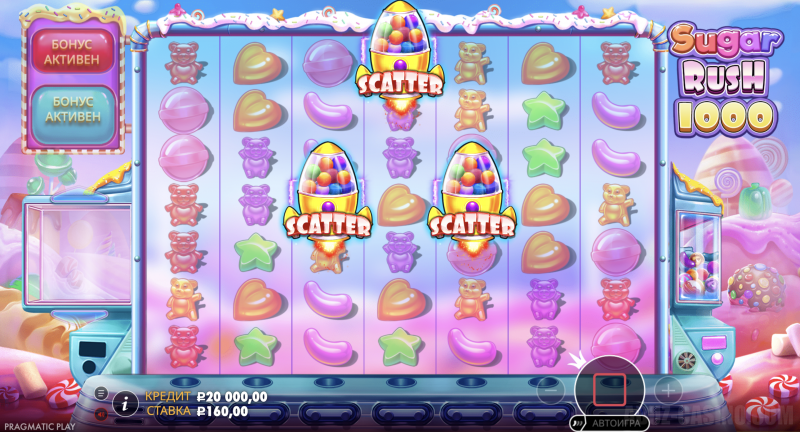Image resolution: width=800 pixels, height=432 pixels.
Task: Decrease the bet with the minus button
Action: coord(547,386)
